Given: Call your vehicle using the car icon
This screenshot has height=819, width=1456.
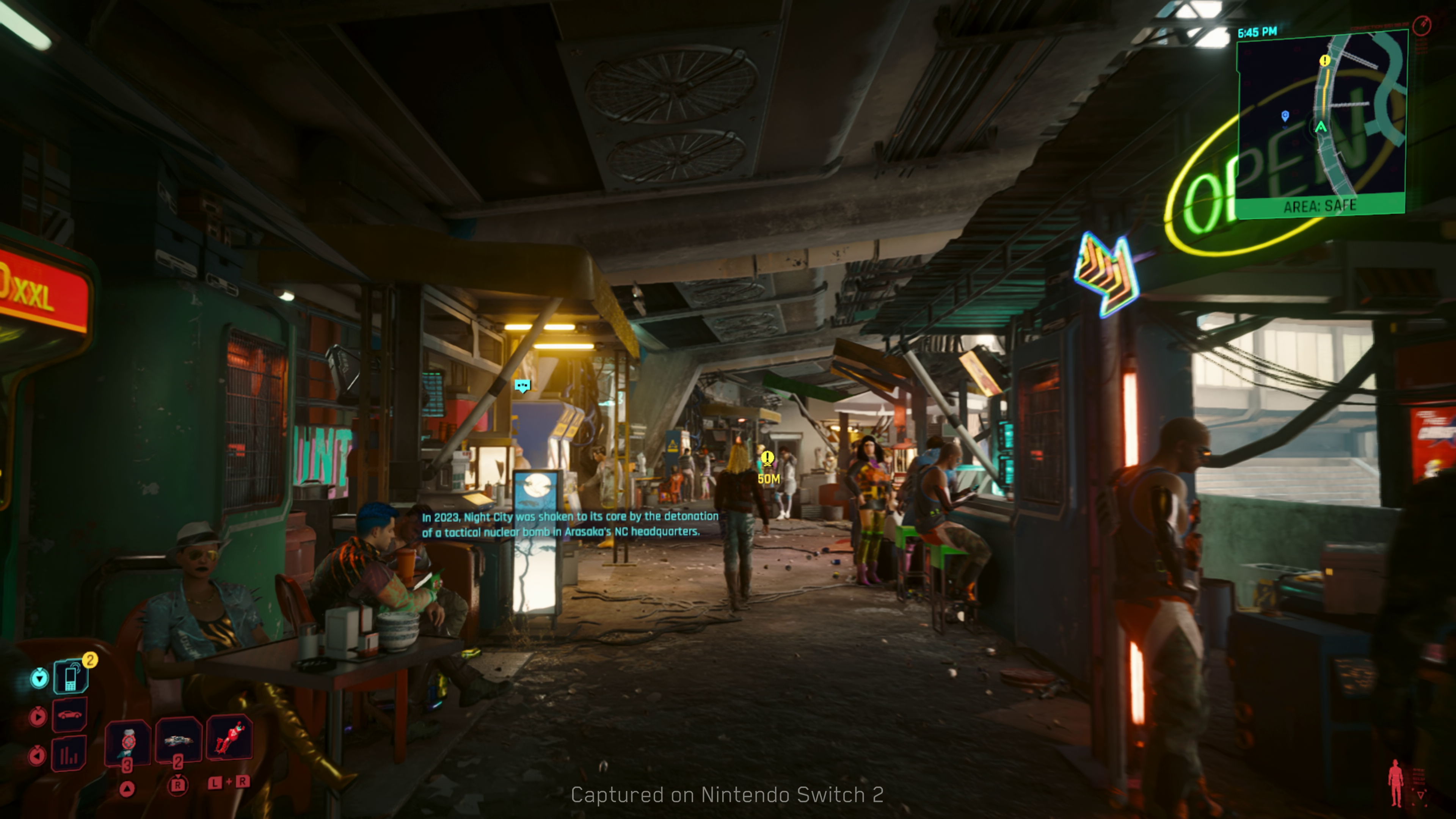Looking at the screenshot, I should (x=69, y=715).
